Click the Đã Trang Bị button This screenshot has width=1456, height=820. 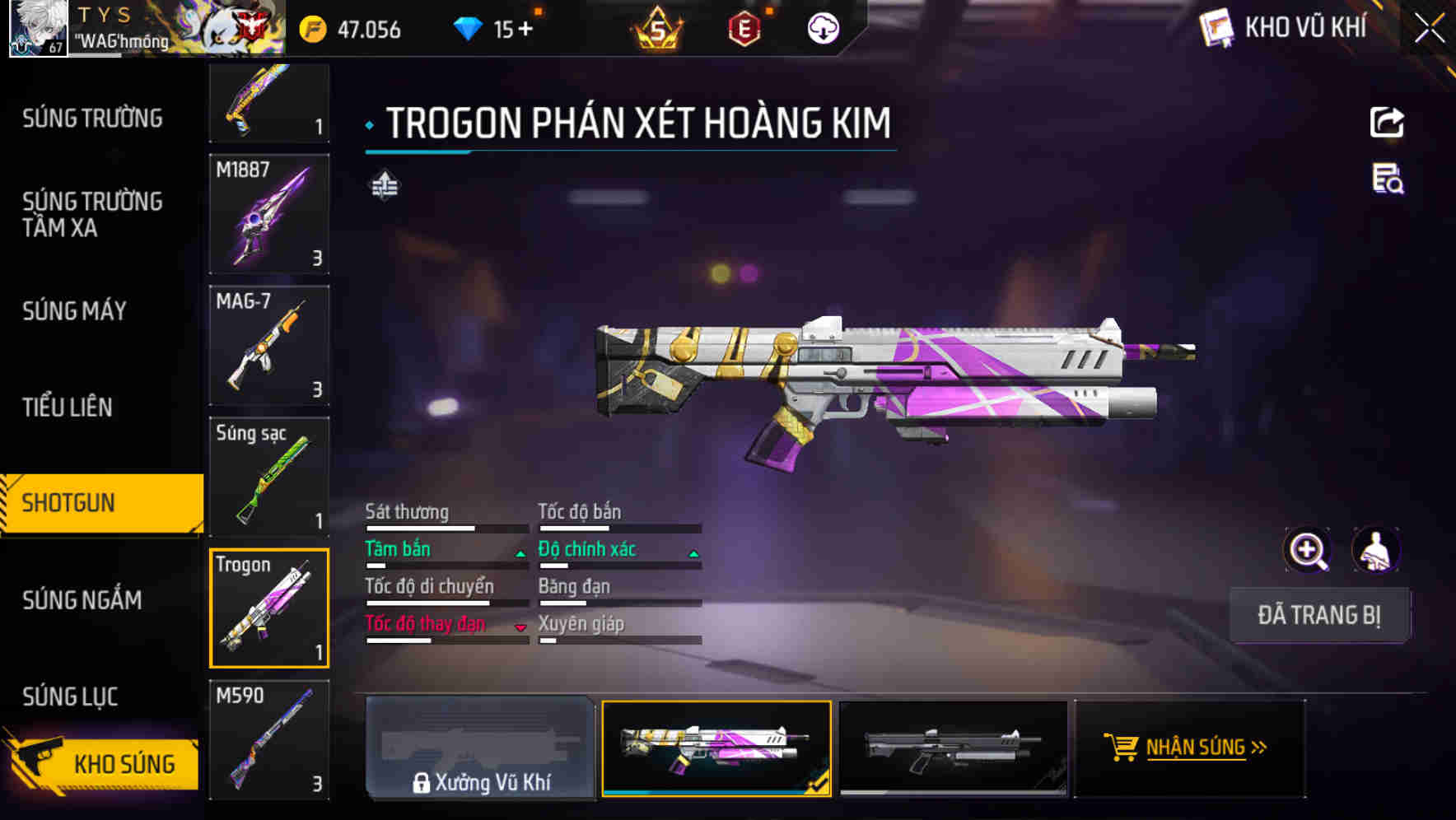pos(1318,615)
